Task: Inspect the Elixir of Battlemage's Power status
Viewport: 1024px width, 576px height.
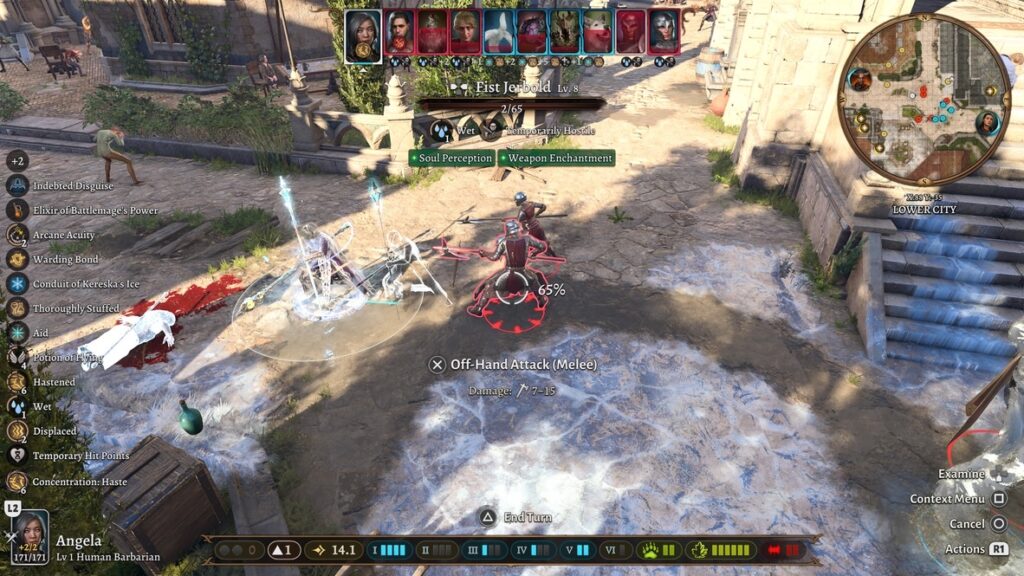Action: 17,210
